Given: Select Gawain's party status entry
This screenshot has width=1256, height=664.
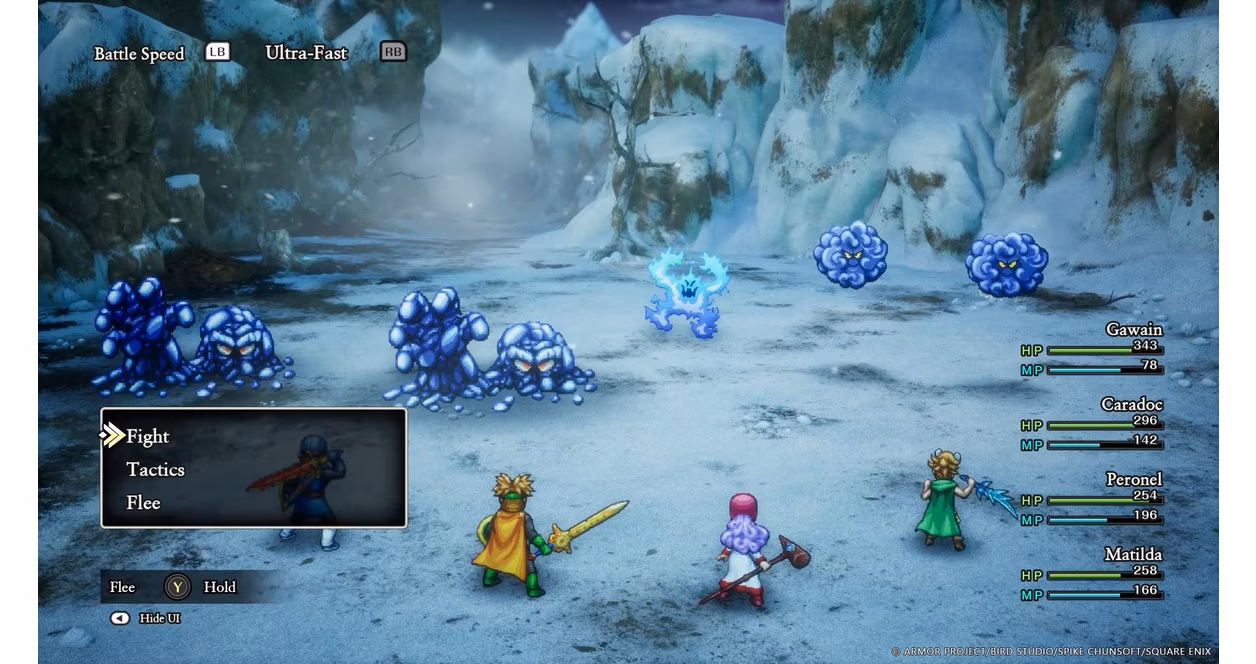Looking at the screenshot, I should (1092, 350).
